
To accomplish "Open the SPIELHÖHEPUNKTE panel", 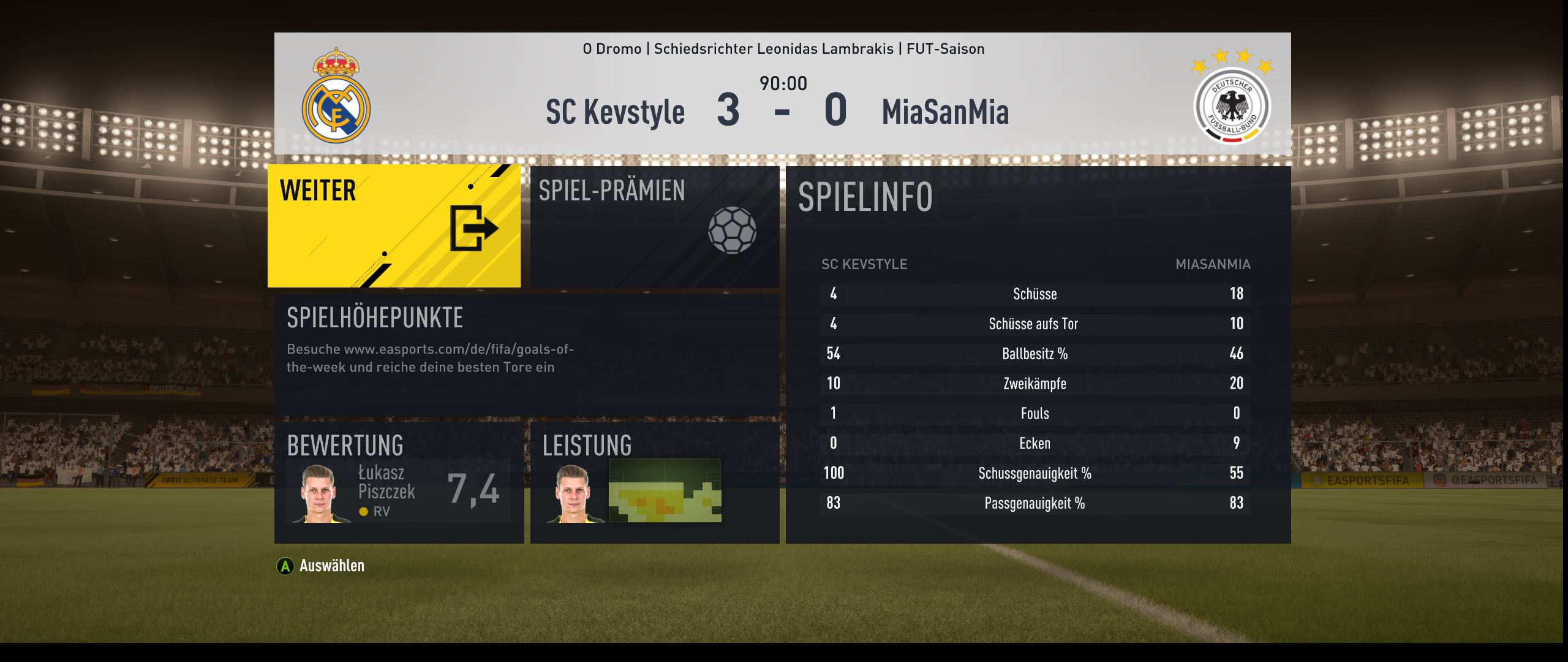I will [527, 355].
